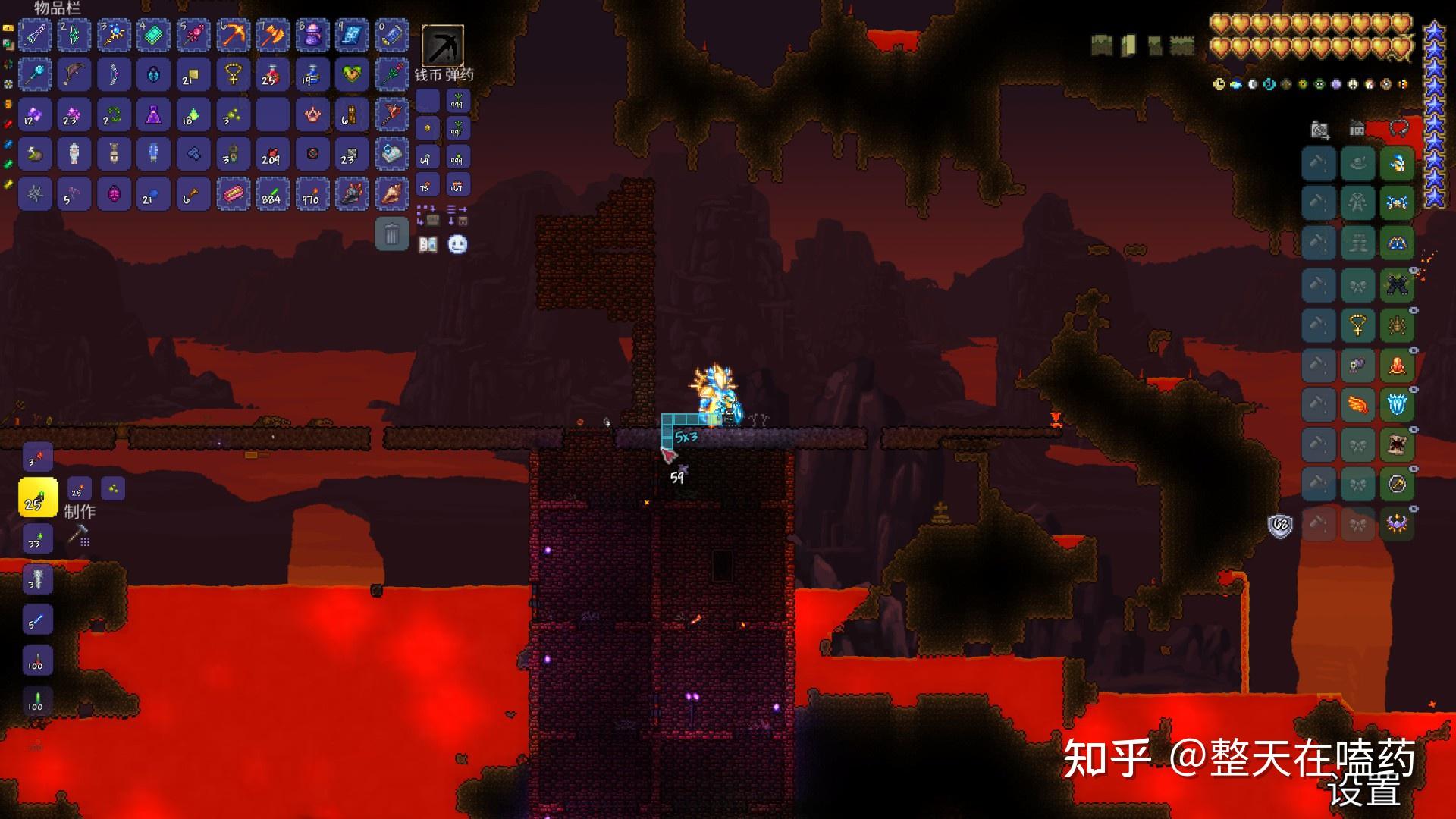Sort inventory with the sort button

[x=457, y=215]
